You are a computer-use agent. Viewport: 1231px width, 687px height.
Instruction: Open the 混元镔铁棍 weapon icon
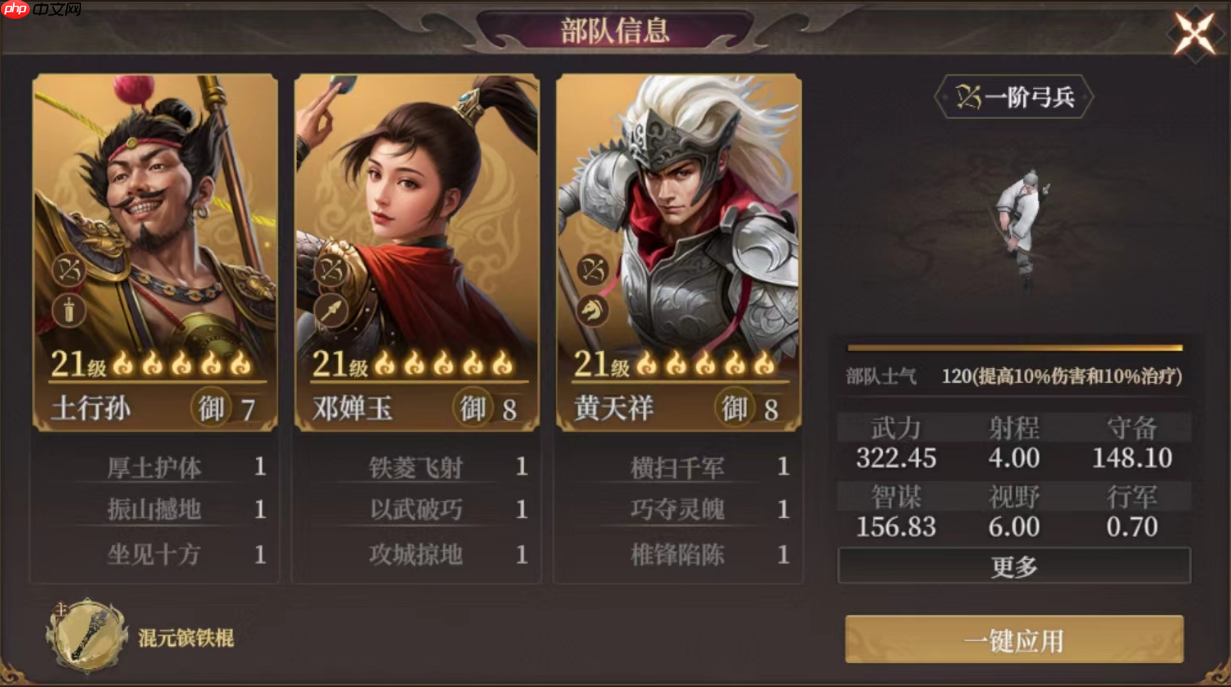[x=87, y=636]
